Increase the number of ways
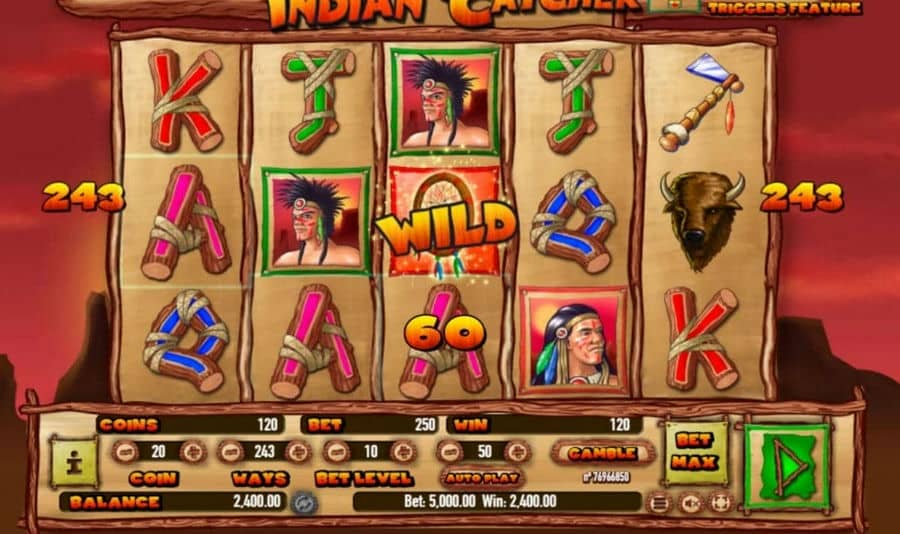This screenshot has height=534, width=900. point(297,452)
